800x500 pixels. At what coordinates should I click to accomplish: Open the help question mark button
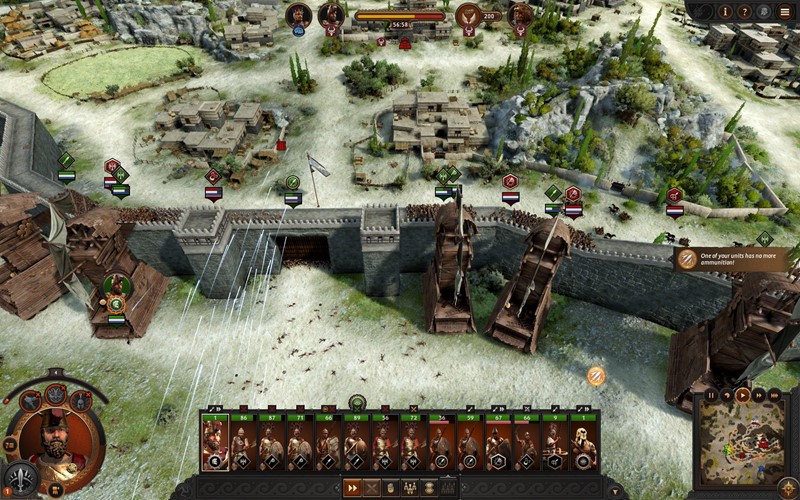pyautogui.click(x=745, y=11)
